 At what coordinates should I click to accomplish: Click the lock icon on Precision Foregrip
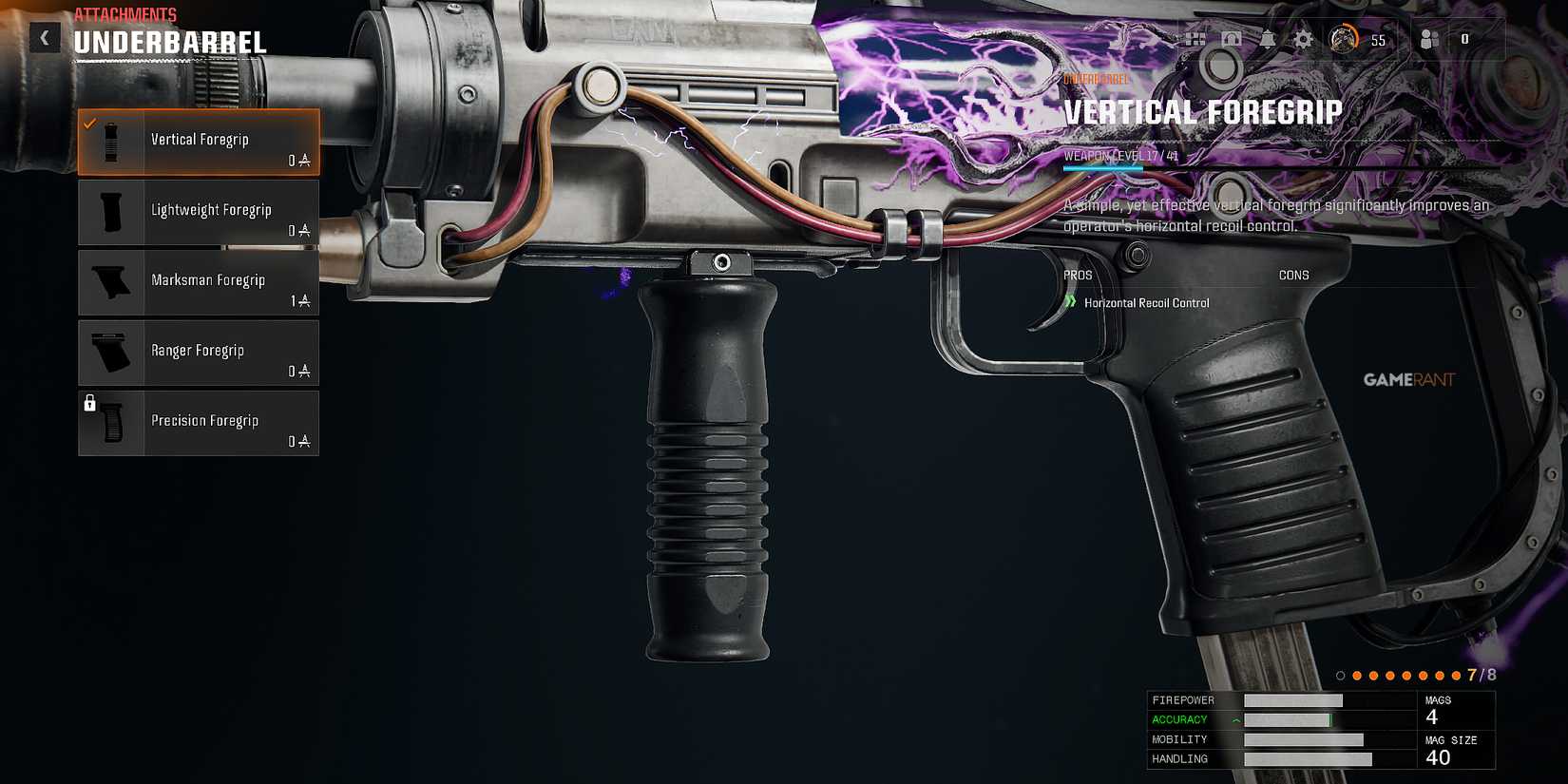pyautogui.click(x=90, y=403)
